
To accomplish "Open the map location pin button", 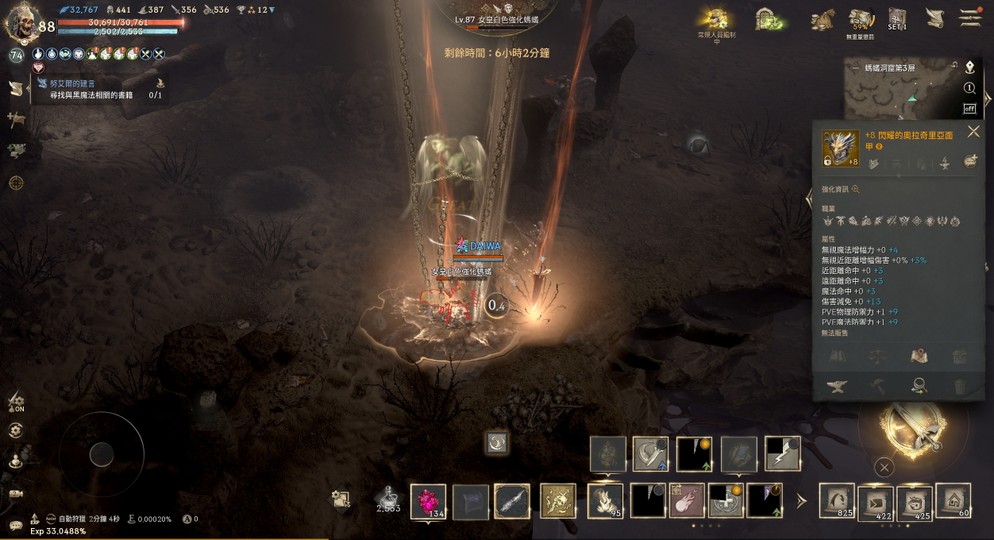I will 969,67.
